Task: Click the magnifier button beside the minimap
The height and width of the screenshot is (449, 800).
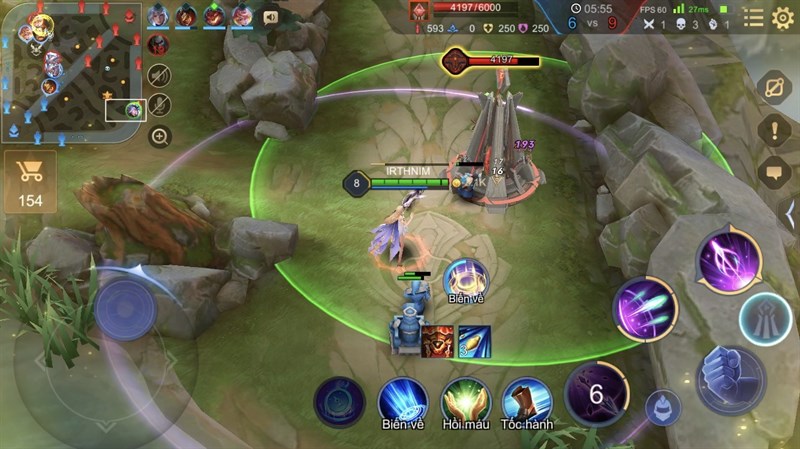Action: 160,137
